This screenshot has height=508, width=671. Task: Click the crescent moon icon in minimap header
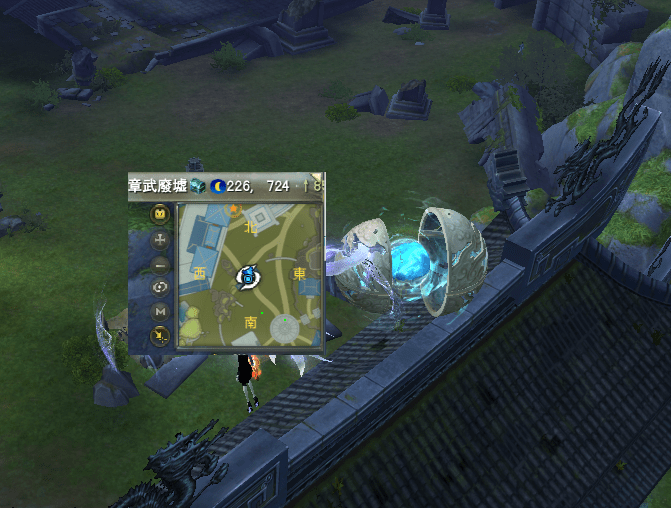pyautogui.click(x=217, y=186)
